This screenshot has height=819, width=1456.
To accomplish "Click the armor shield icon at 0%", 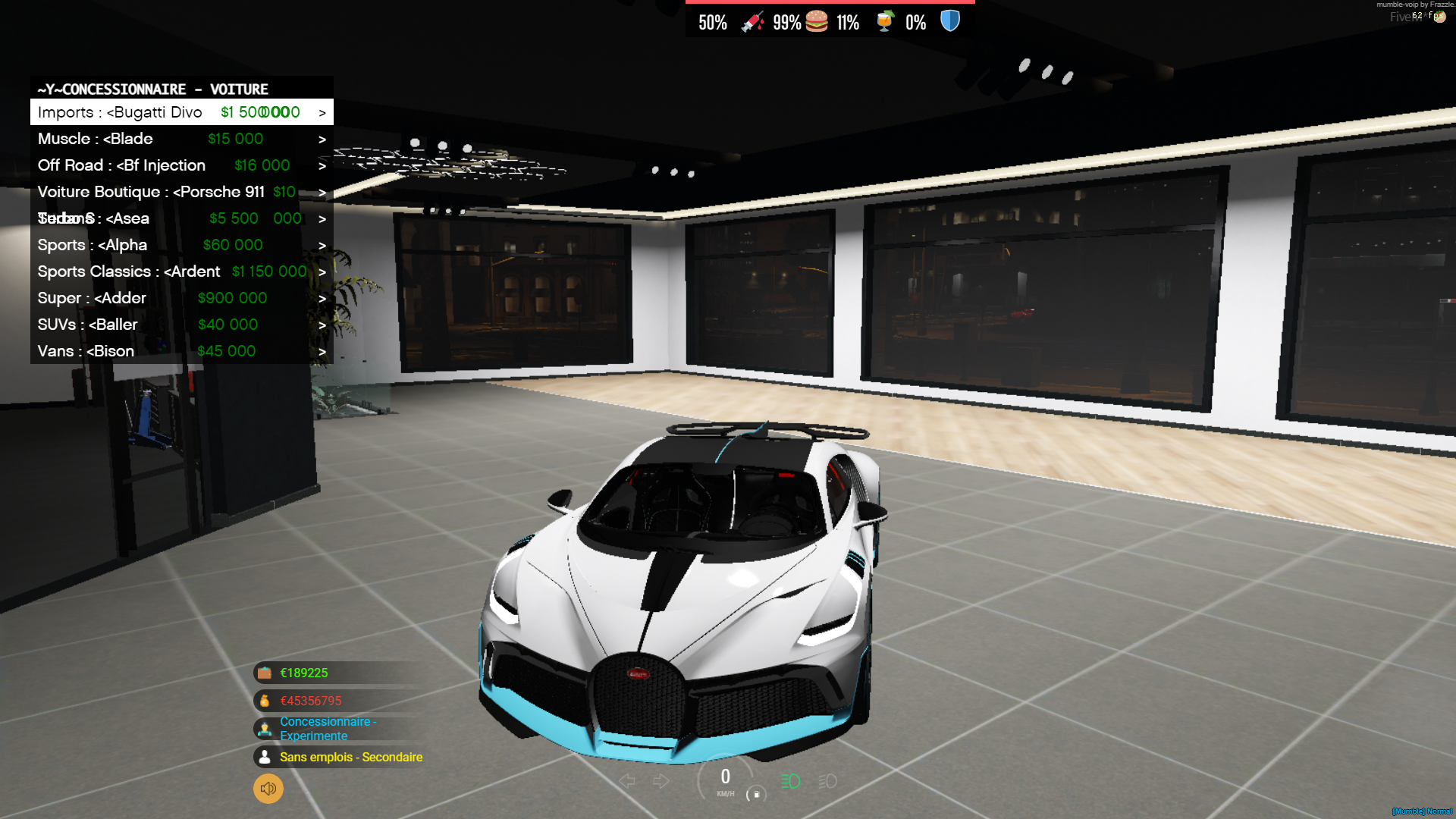I will click(950, 22).
